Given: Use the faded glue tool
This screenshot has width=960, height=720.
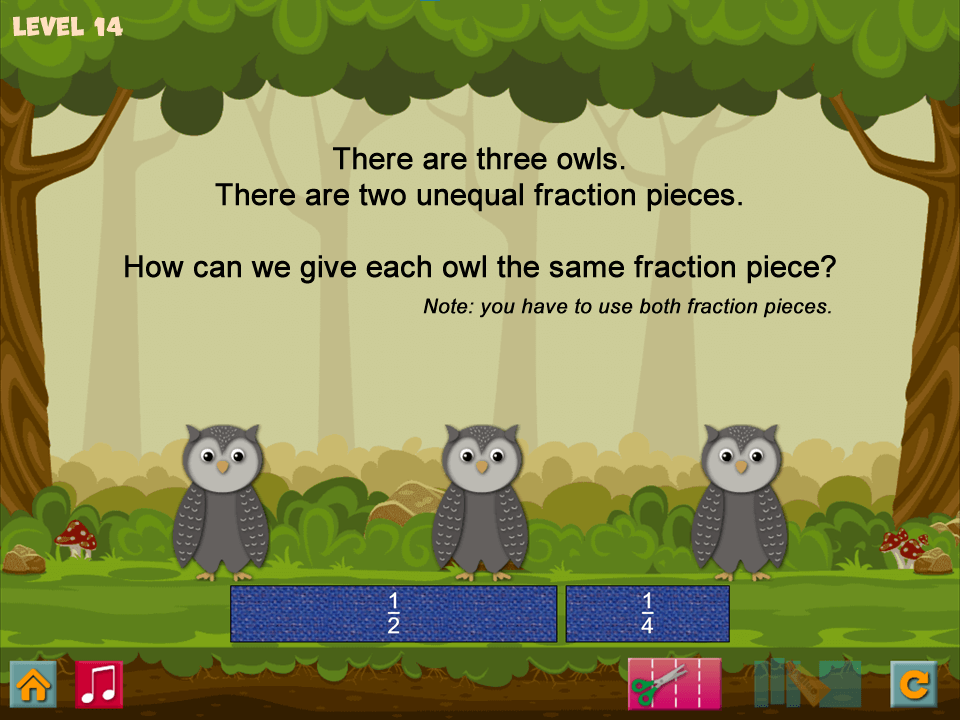Looking at the screenshot, I should pos(806,684).
